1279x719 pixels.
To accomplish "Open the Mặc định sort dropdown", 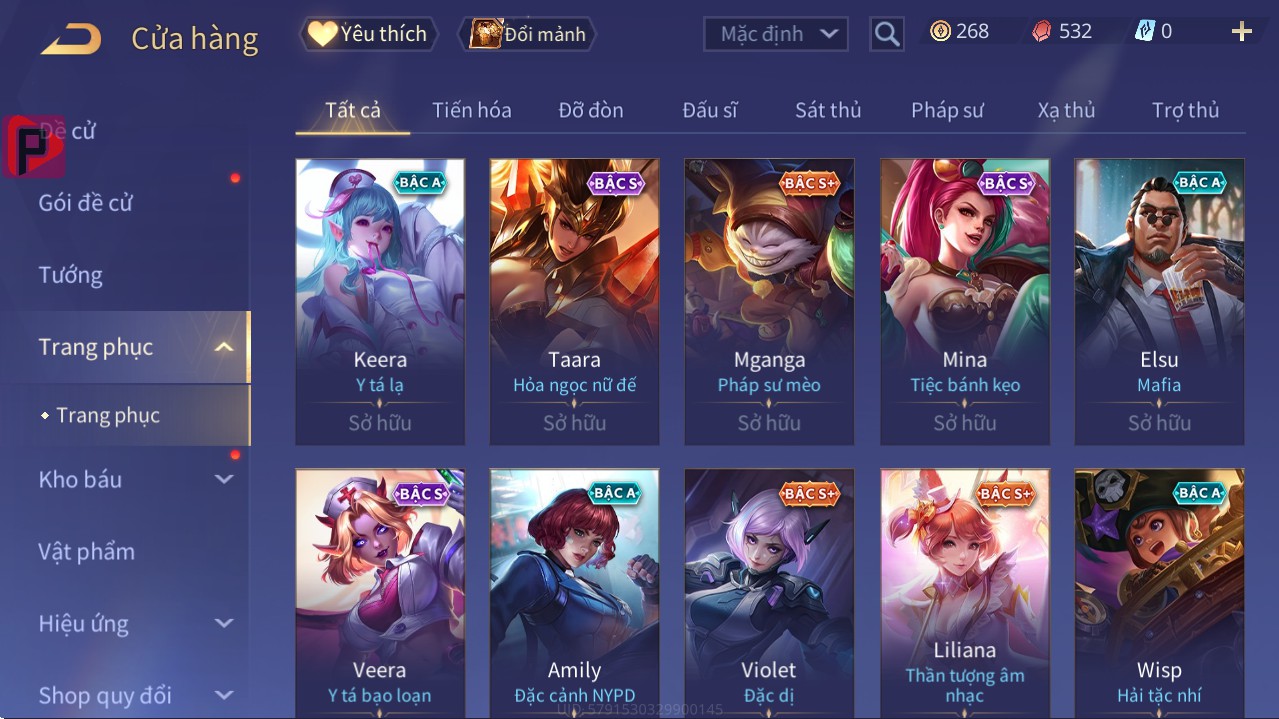I will [x=776, y=34].
